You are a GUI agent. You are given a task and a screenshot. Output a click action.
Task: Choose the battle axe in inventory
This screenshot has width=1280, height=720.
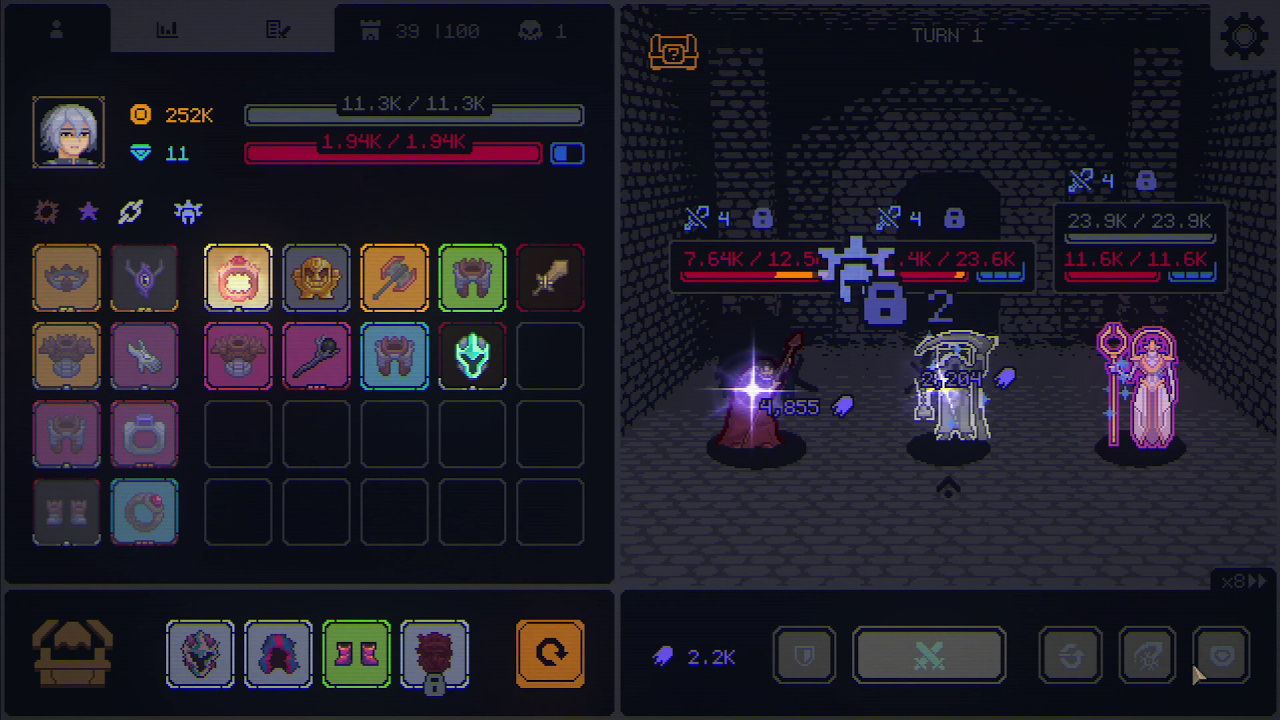394,278
